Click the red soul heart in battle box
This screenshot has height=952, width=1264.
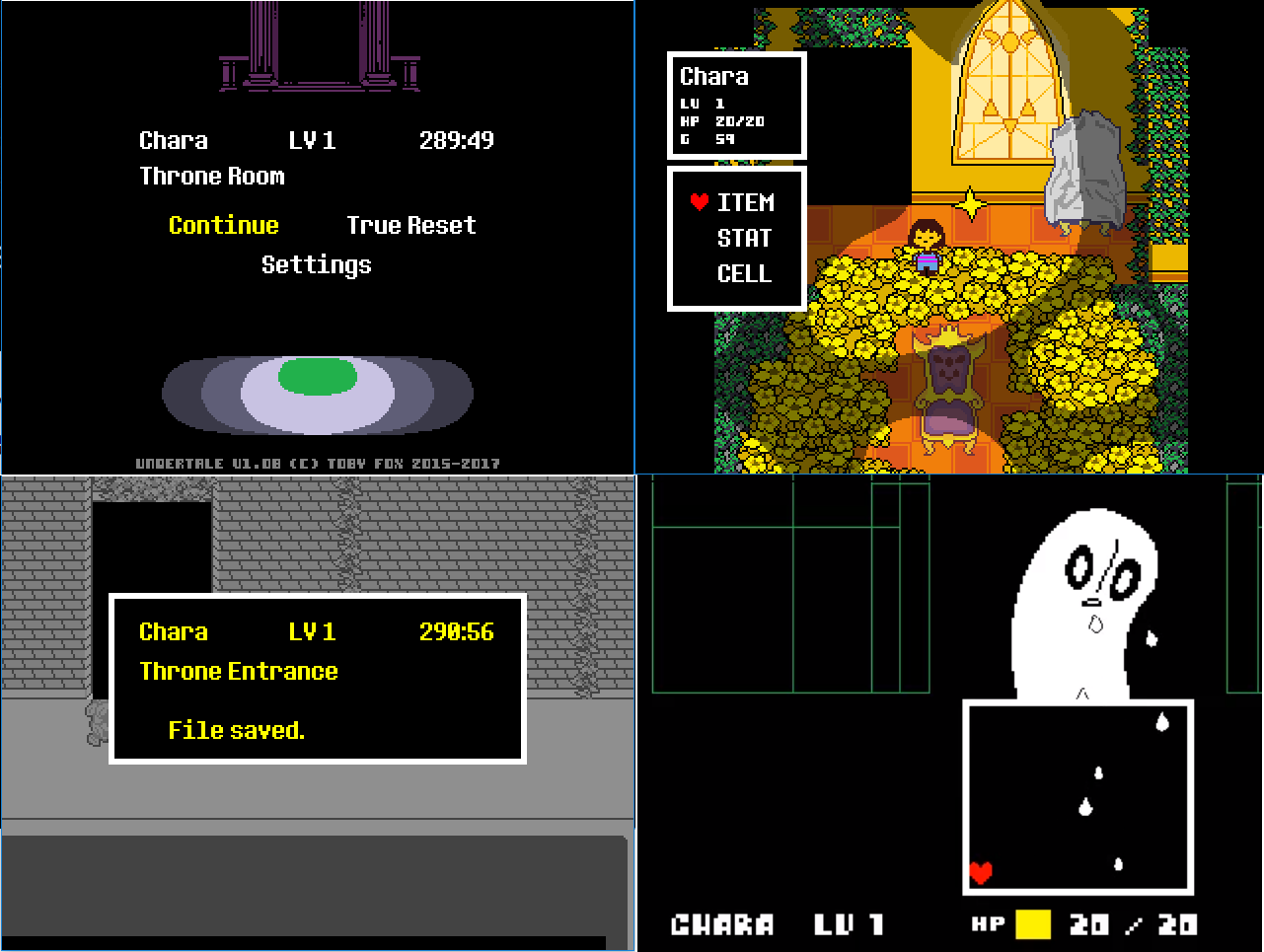(x=980, y=871)
